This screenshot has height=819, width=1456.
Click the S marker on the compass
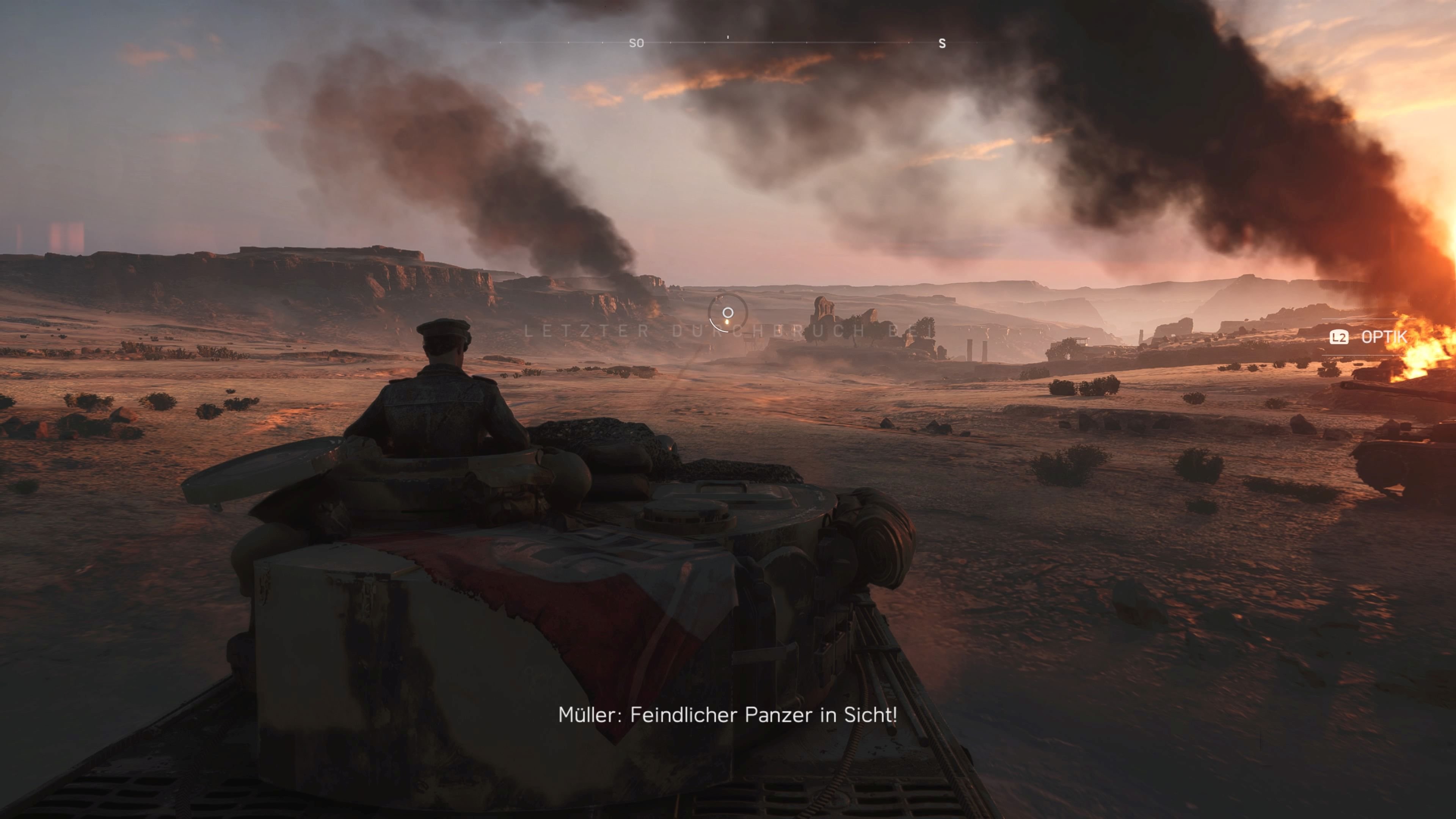pos(941,43)
